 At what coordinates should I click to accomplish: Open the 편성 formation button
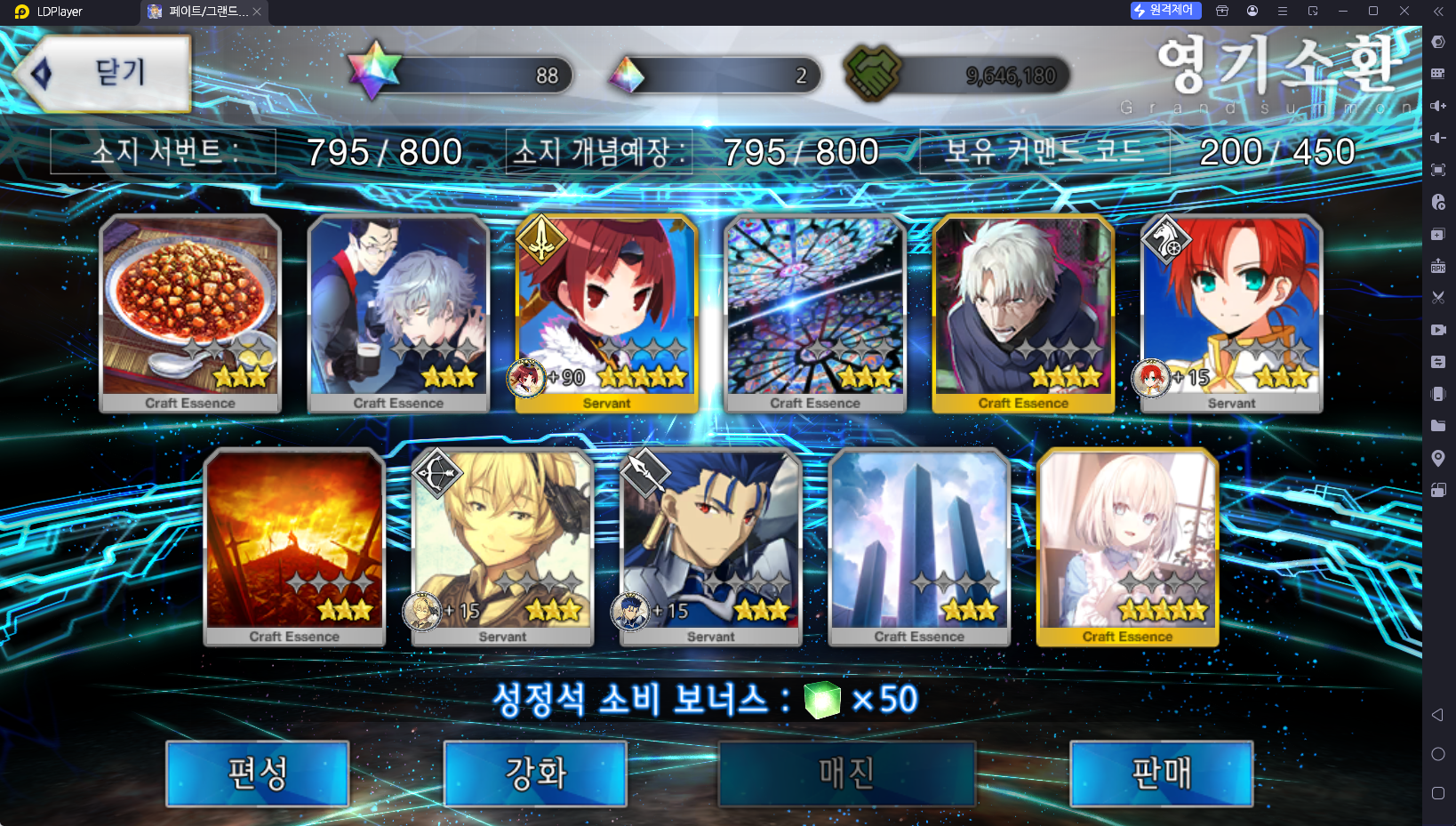click(258, 774)
